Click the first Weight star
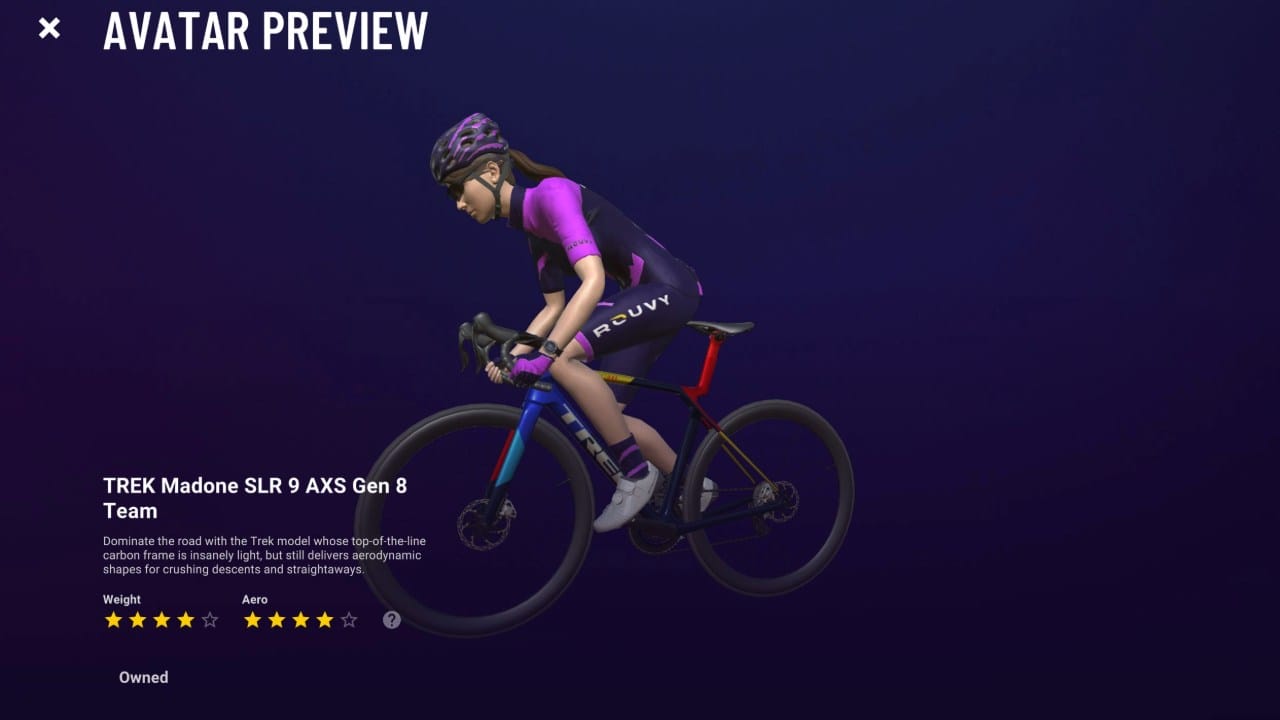The width and height of the screenshot is (1280, 720). click(x=112, y=620)
